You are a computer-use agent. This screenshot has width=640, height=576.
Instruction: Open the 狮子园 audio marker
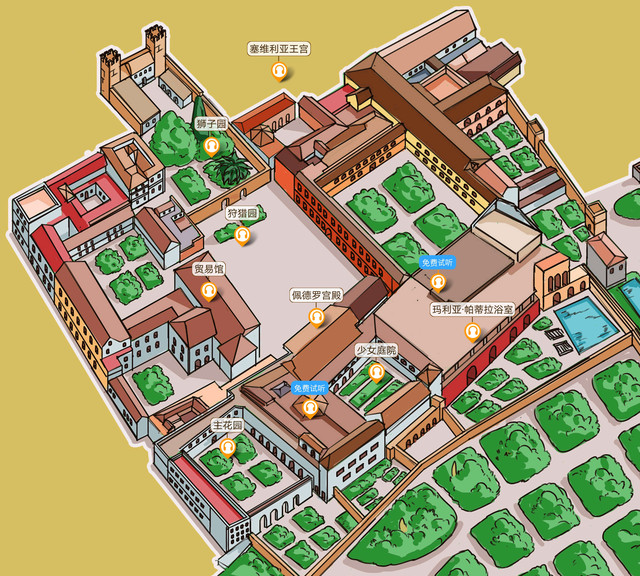click(x=212, y=147)
